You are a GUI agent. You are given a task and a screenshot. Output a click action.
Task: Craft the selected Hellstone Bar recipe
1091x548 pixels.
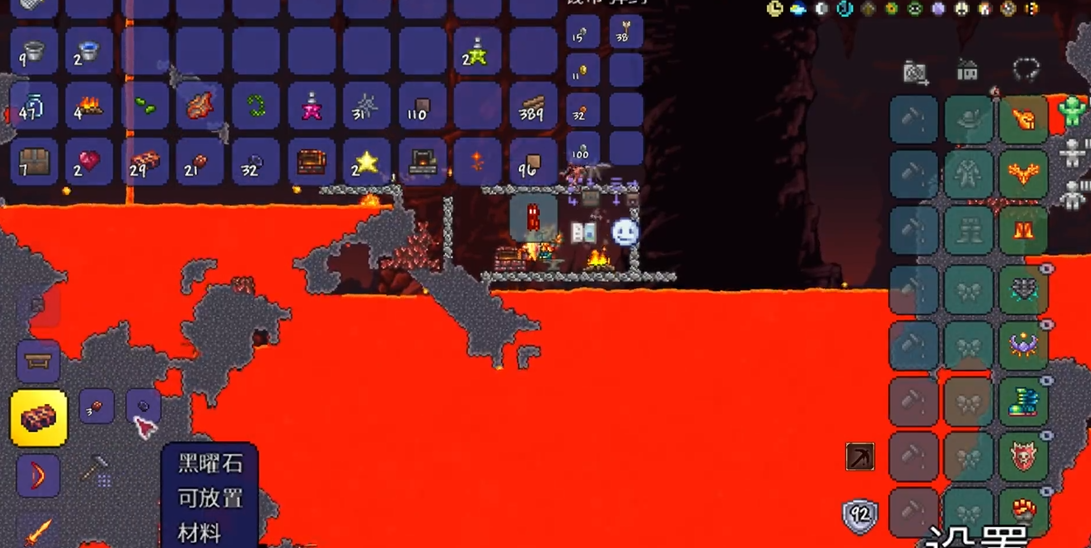[39, 417]
